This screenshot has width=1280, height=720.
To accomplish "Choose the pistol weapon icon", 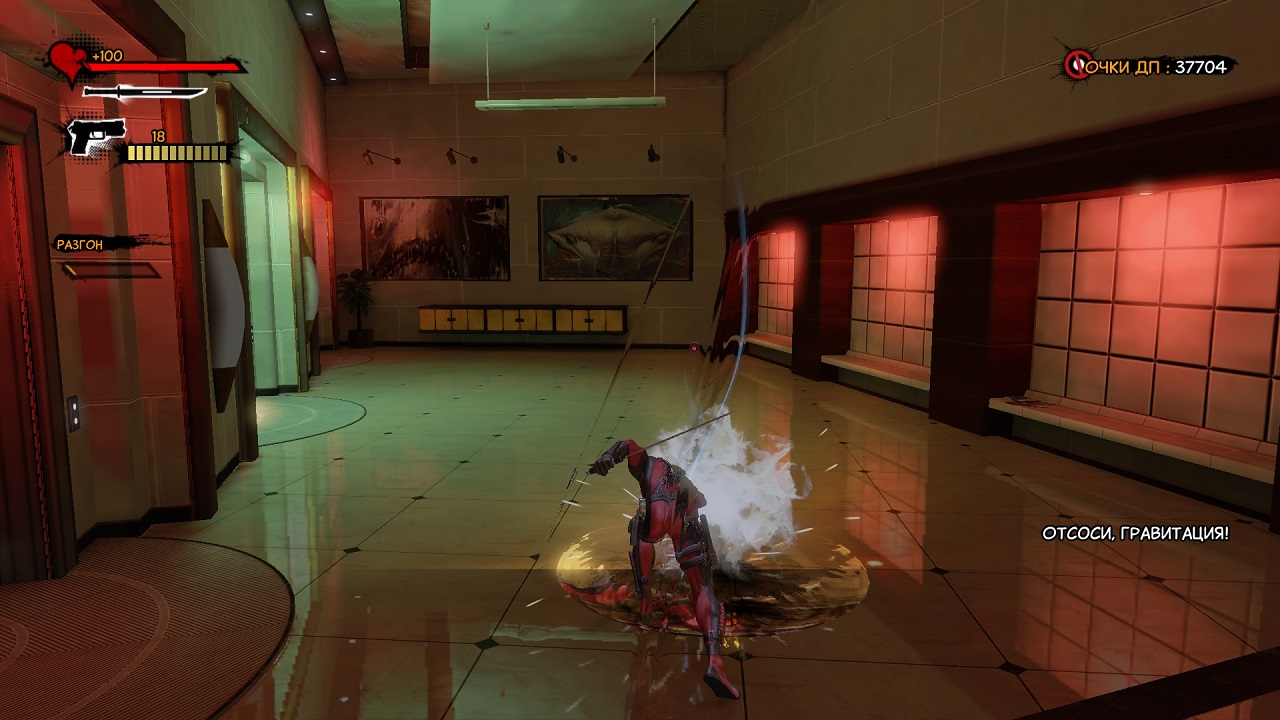I will click(x=96, y=135).
